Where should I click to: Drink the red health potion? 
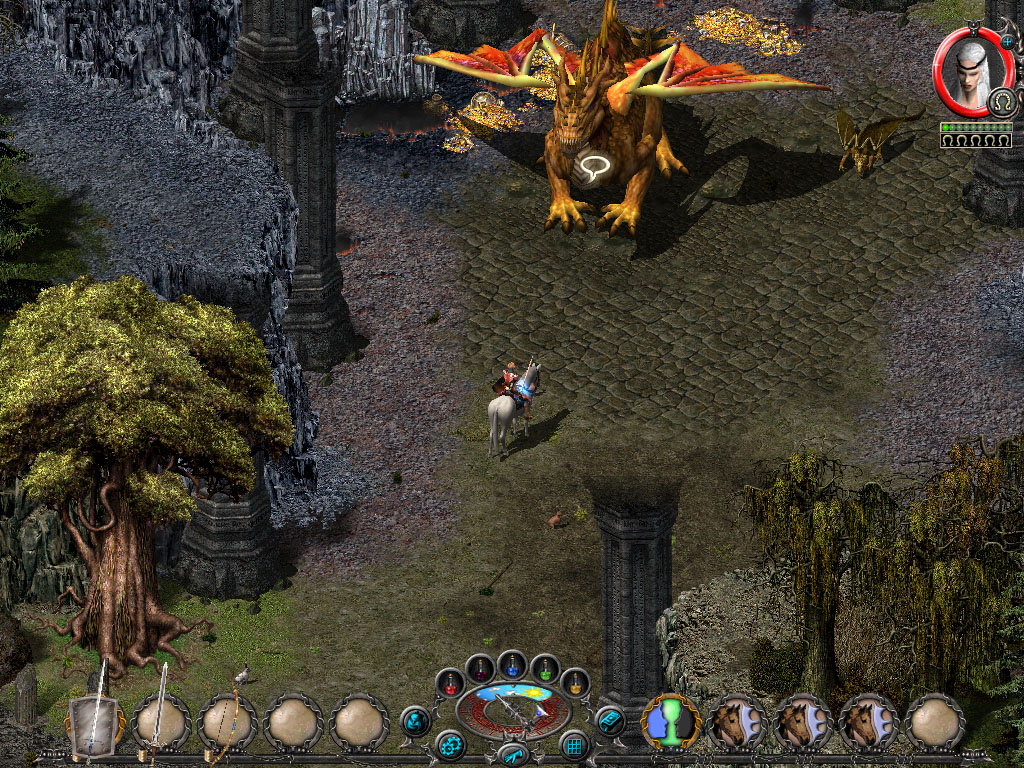coord(451,683)
